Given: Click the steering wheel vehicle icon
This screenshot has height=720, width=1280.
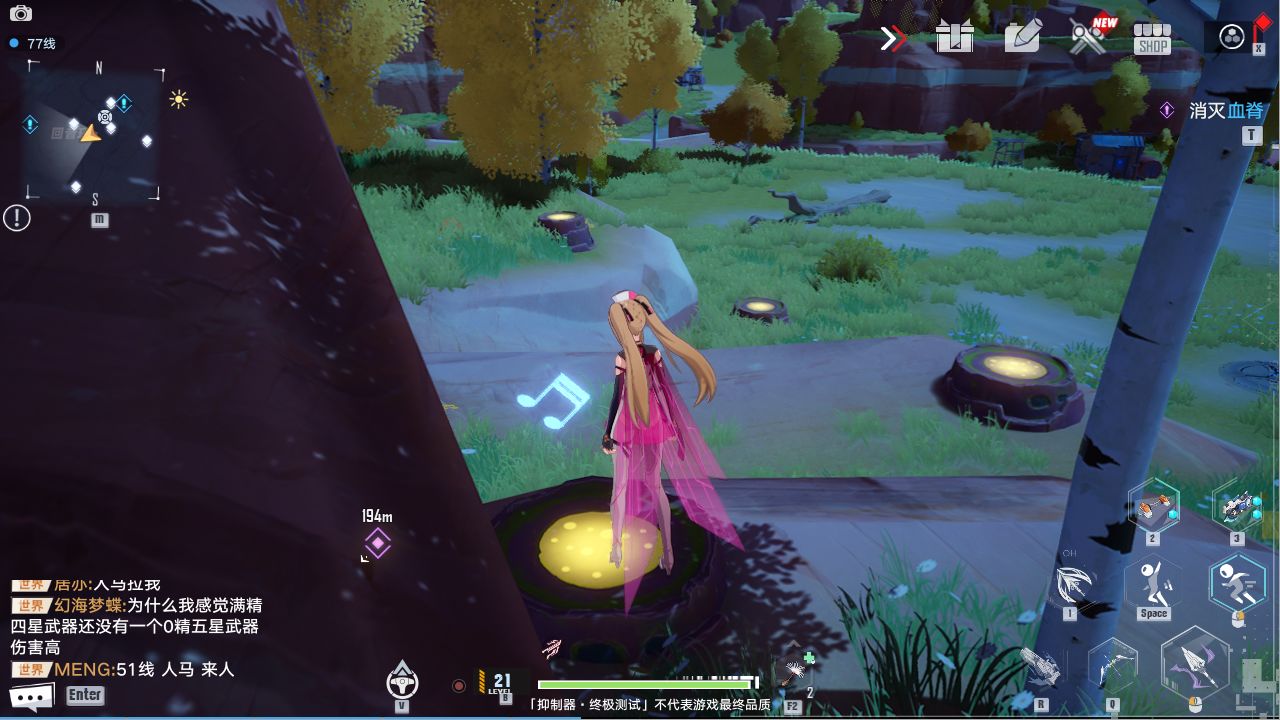Looking at the screenshot, I should 402,681.
